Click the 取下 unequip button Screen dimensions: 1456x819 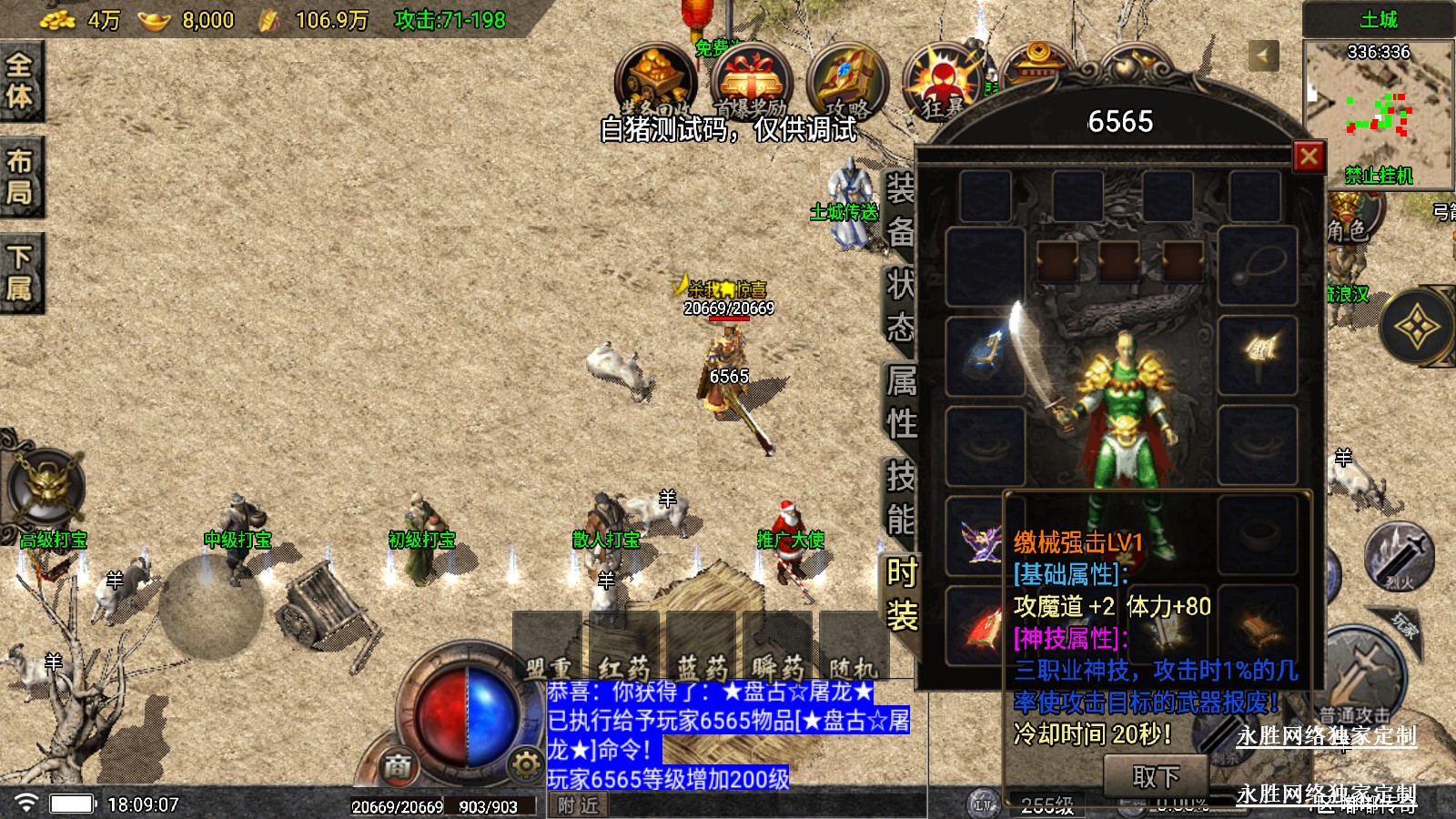tap(1156, 776)
